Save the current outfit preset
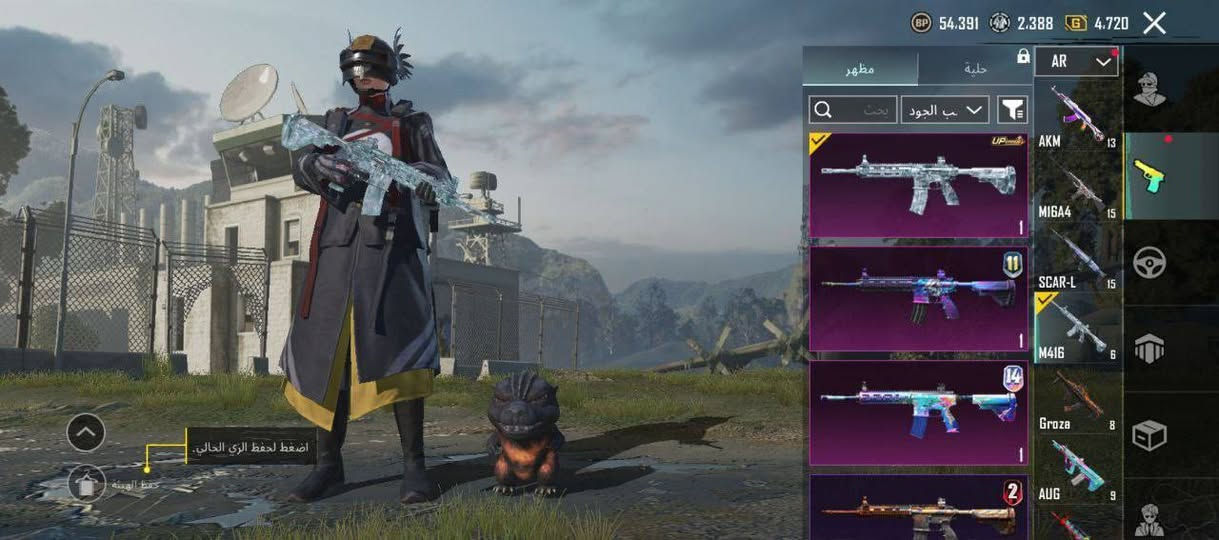The width and height of the screenshot is (1219, 540). 87,484
